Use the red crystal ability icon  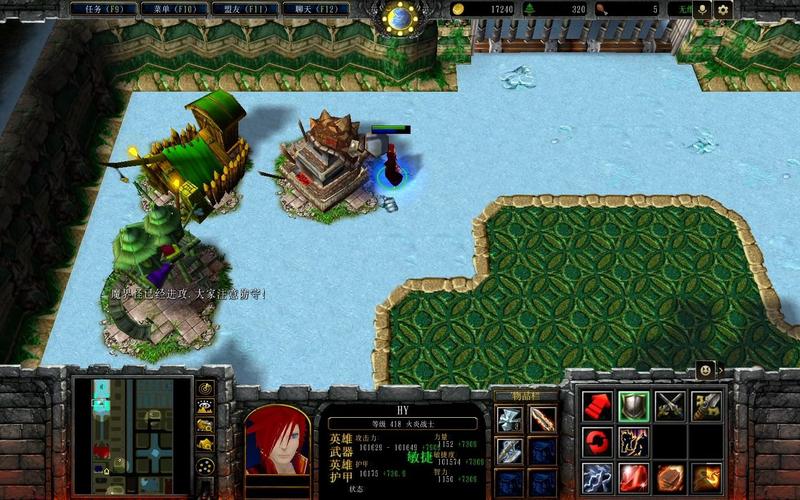[634, 477]
